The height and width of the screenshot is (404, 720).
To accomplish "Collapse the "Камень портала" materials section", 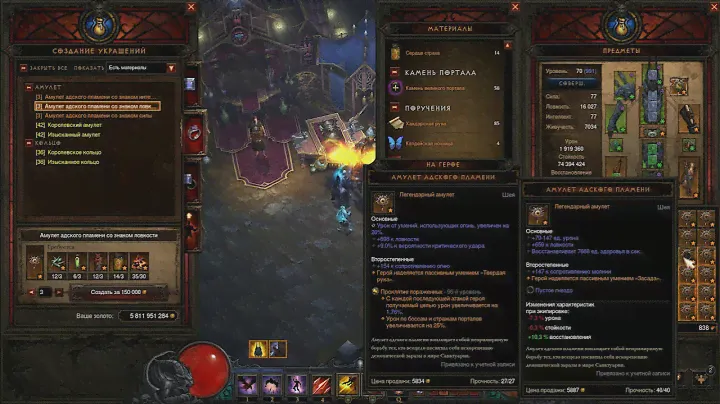I will click(x=396, y=73).
